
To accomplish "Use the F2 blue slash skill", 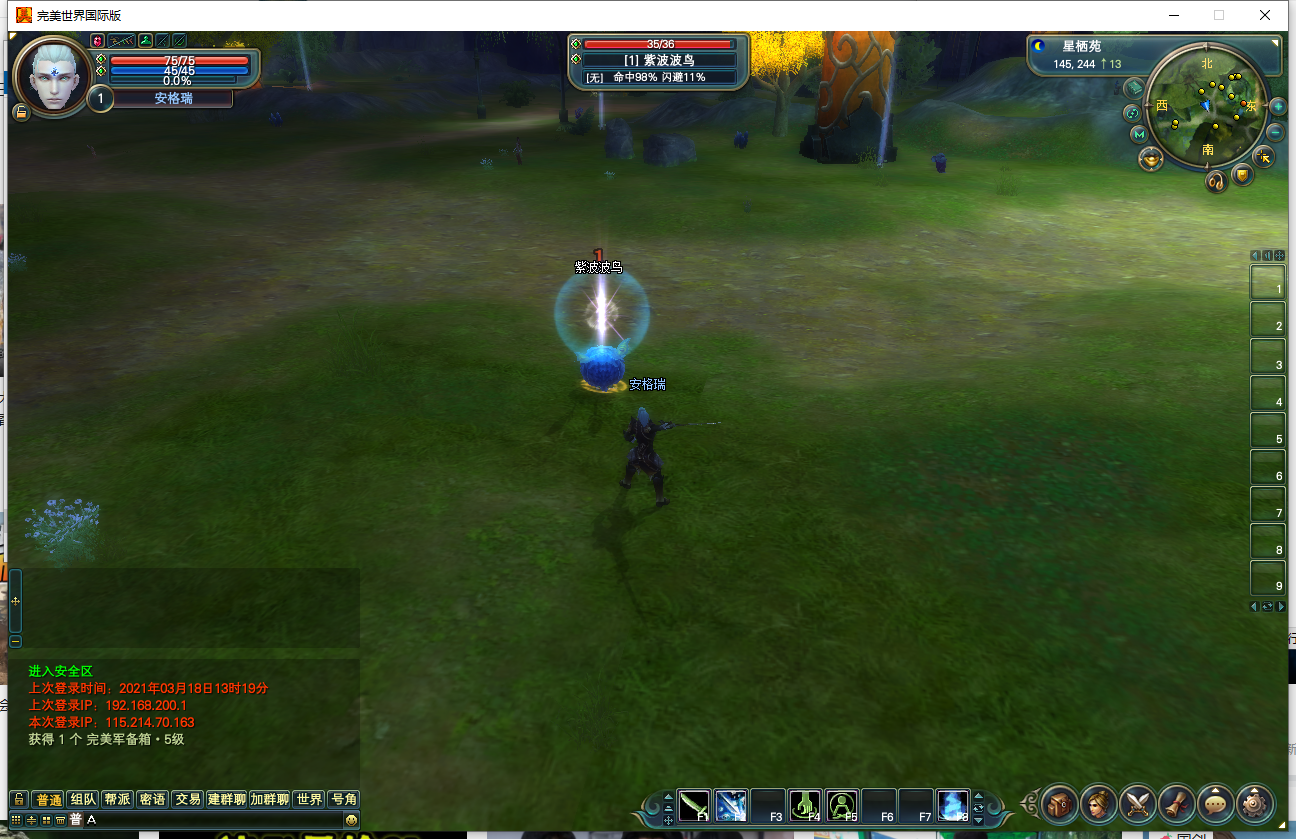I will click(731, 805).
